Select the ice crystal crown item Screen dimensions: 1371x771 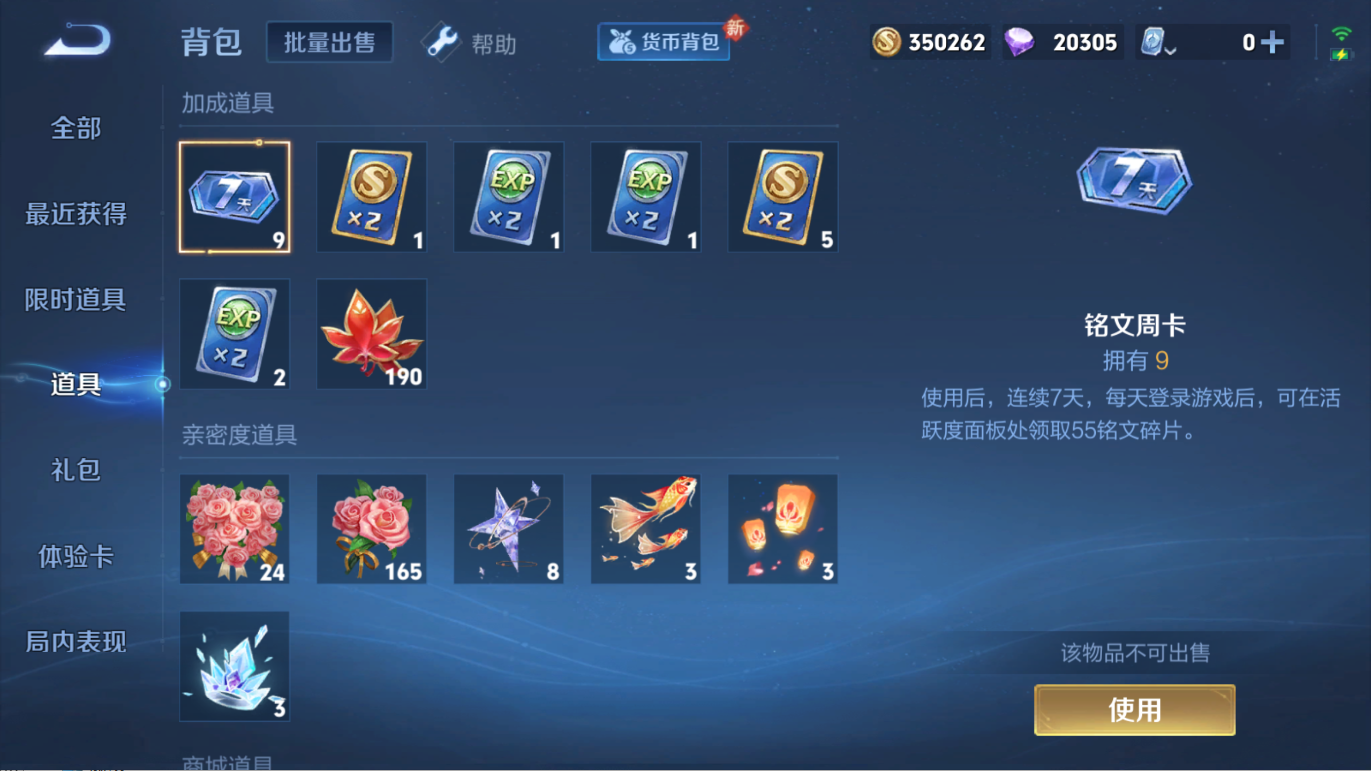pyautogui.click(x=235, y=666)
